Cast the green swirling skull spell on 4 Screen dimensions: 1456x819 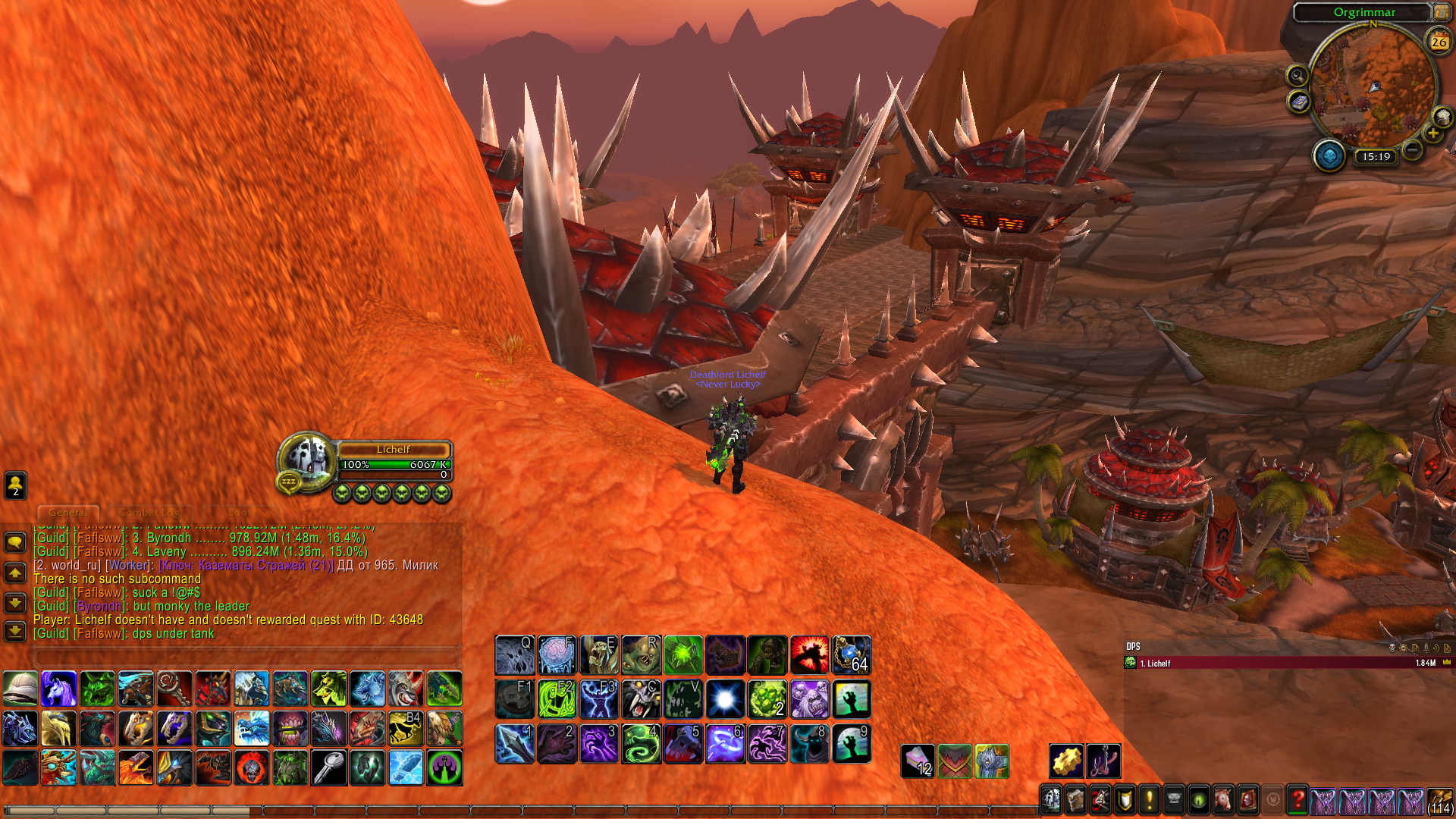pos(642,743)
